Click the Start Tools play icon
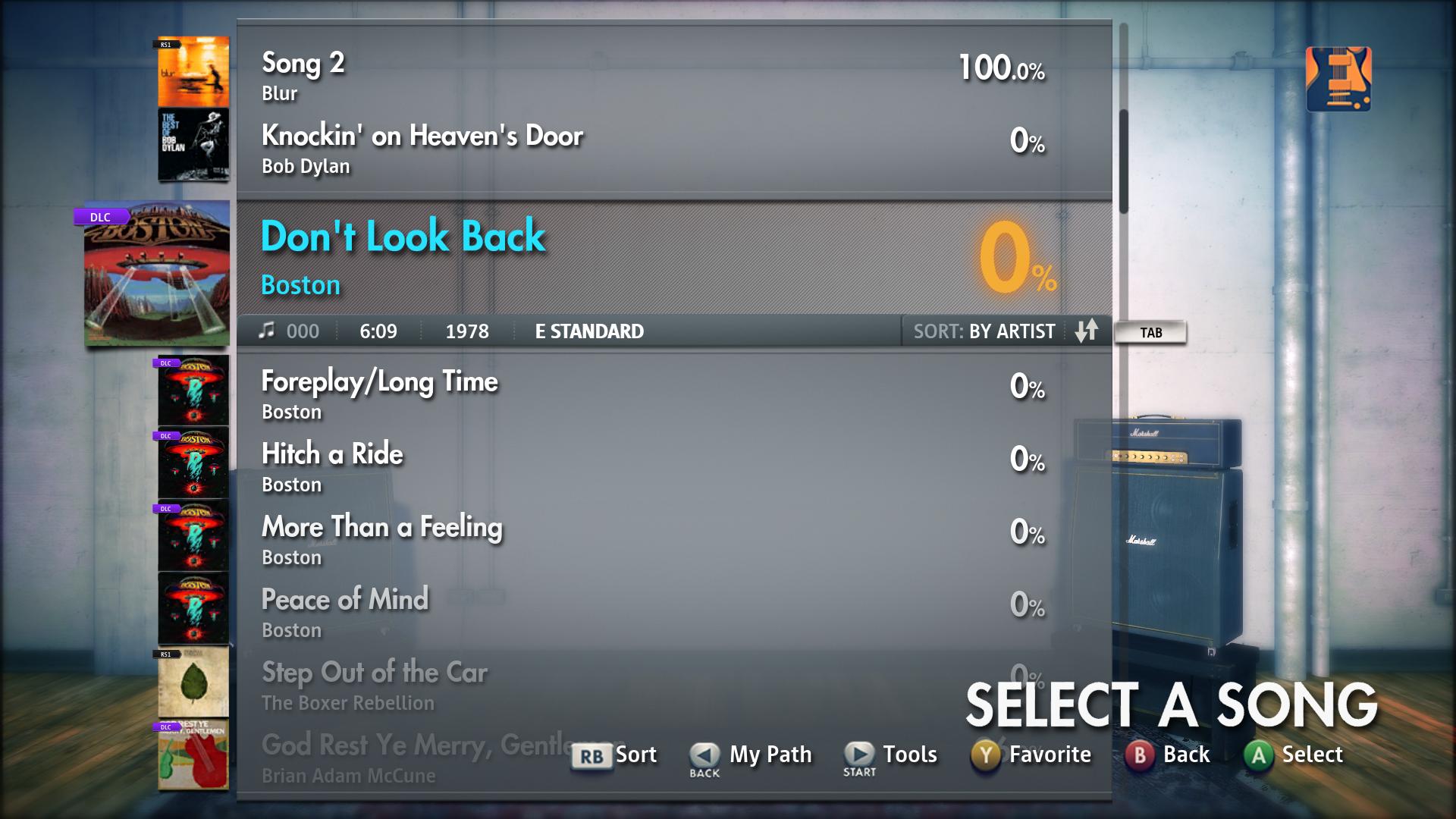Image resolution: width=1456 pixels, height=819 pixels. coord(858,755)
